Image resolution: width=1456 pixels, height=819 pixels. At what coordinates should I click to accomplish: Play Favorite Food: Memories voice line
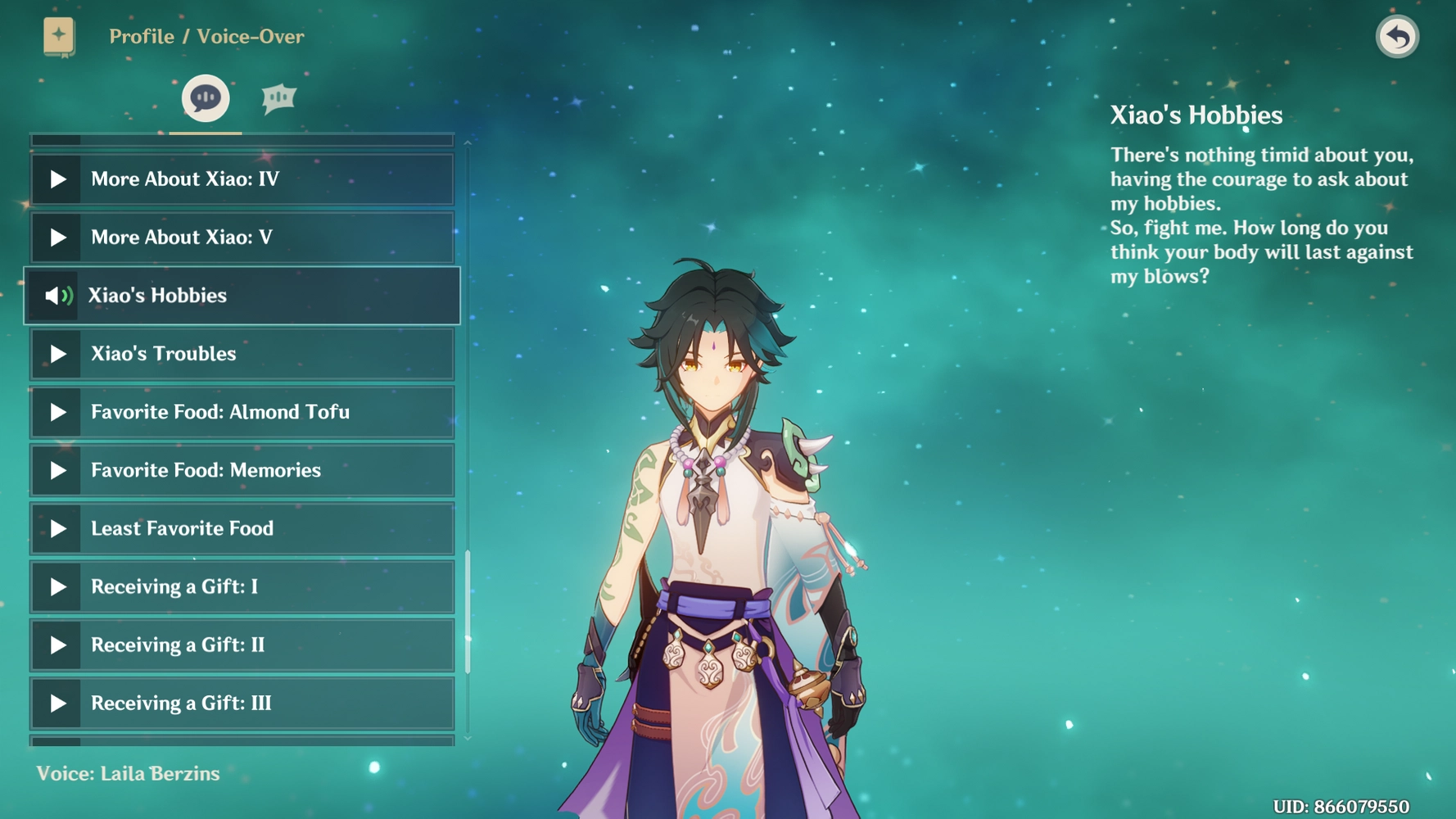click(57, 470)
